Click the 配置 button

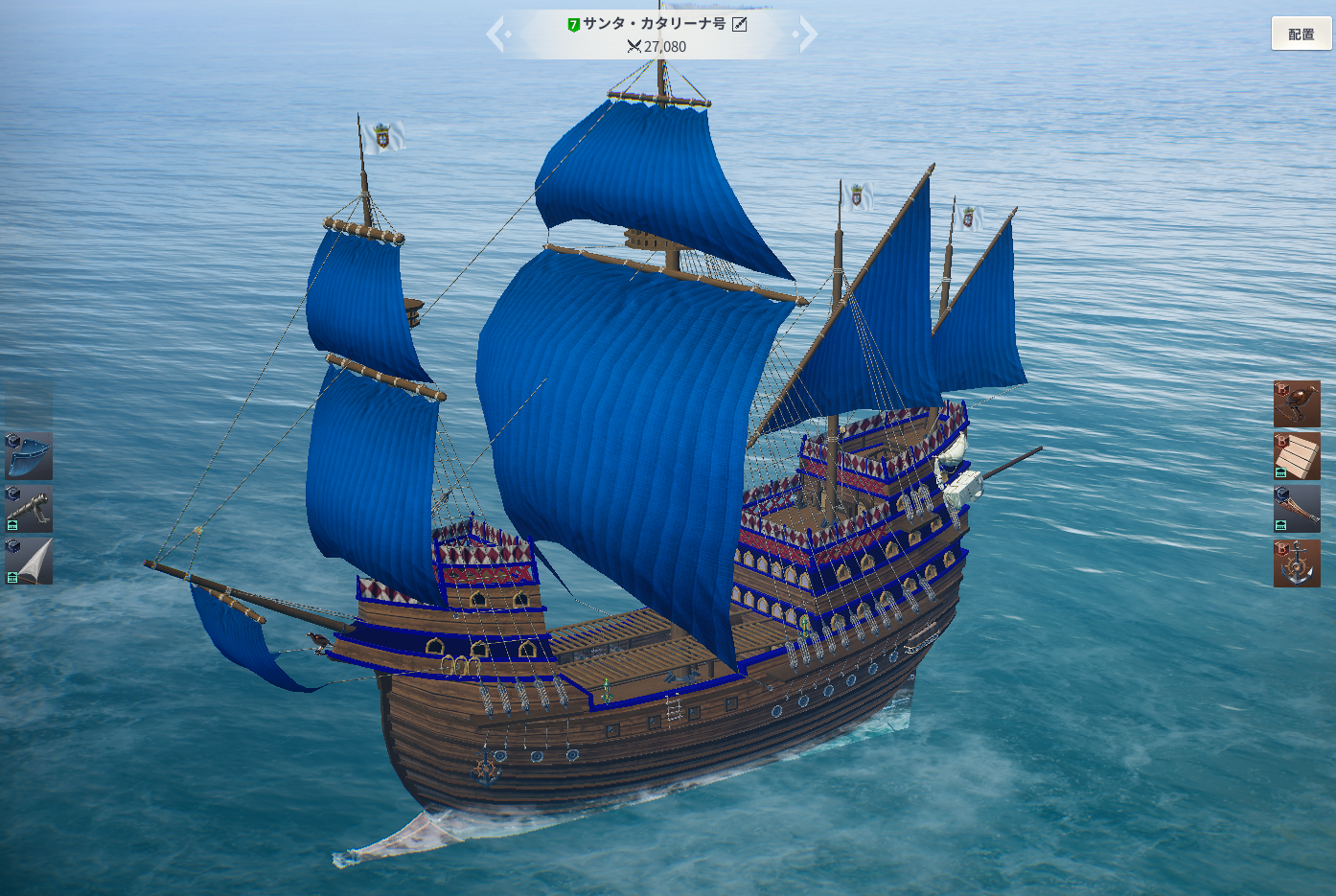(x=1301, y=34)
